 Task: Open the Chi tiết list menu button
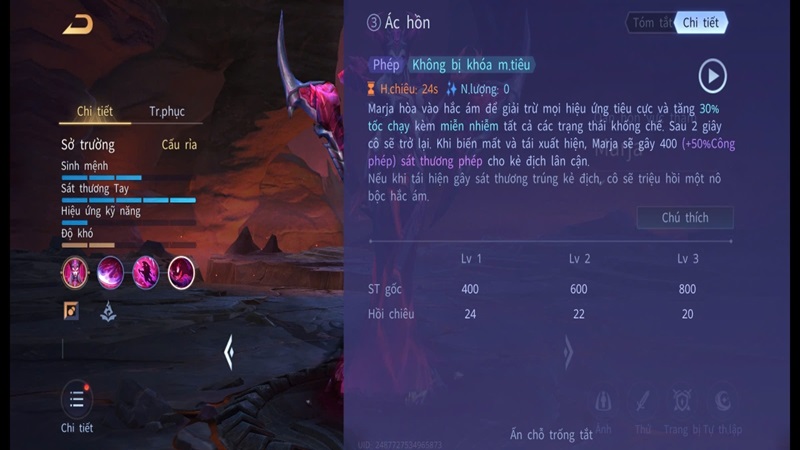77,400
